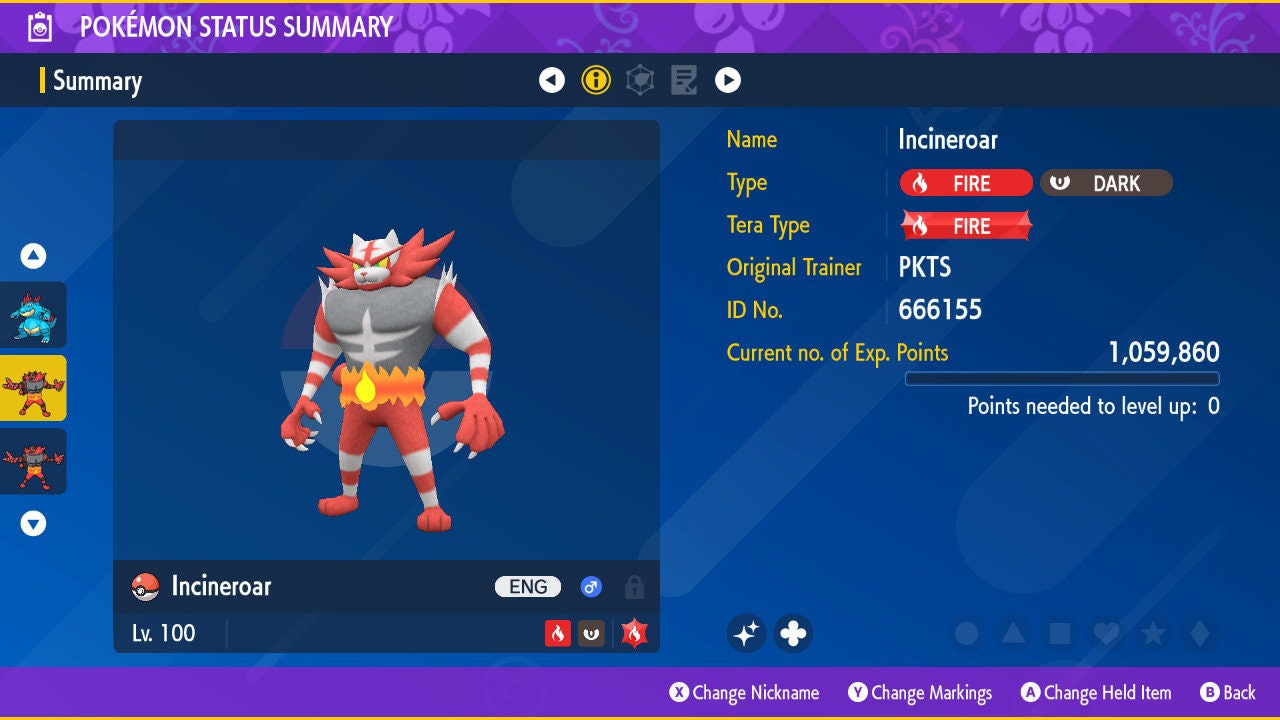This screenshot has height=720, width=1280.
Task: Click the clover mark icon
Action: [x=793, y=633]
